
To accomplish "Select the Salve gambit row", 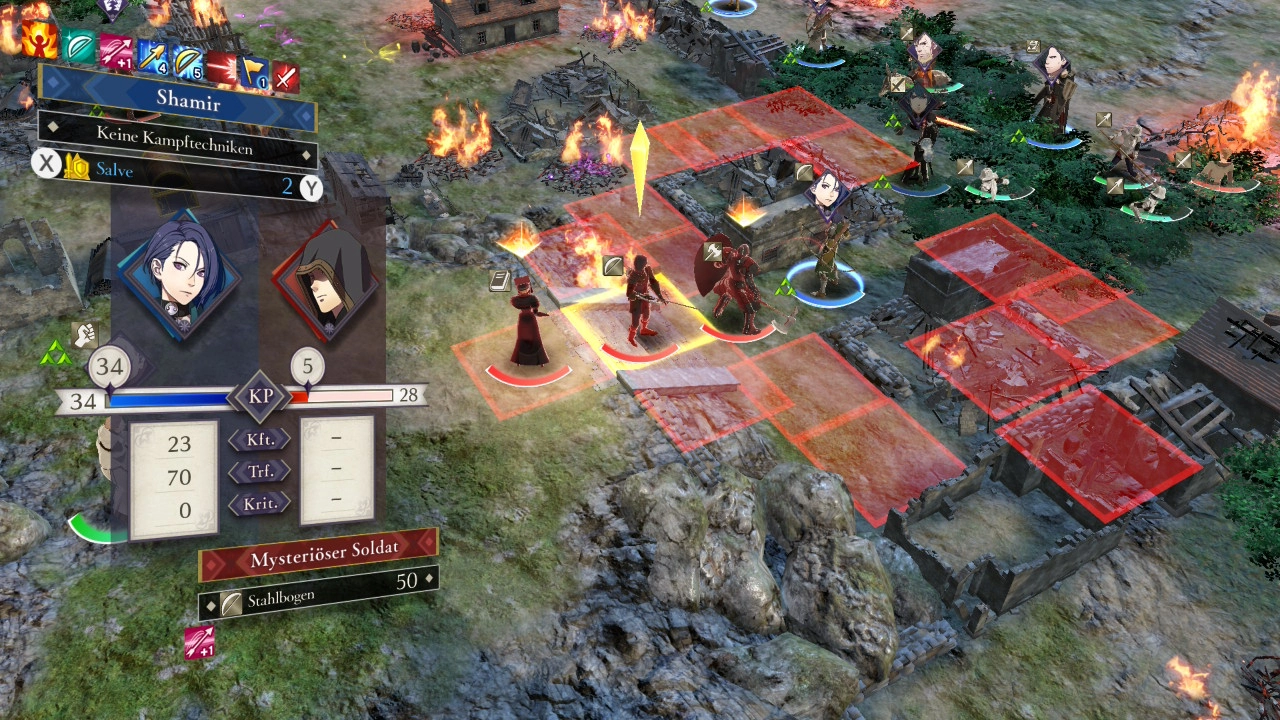I will (180, 173).
